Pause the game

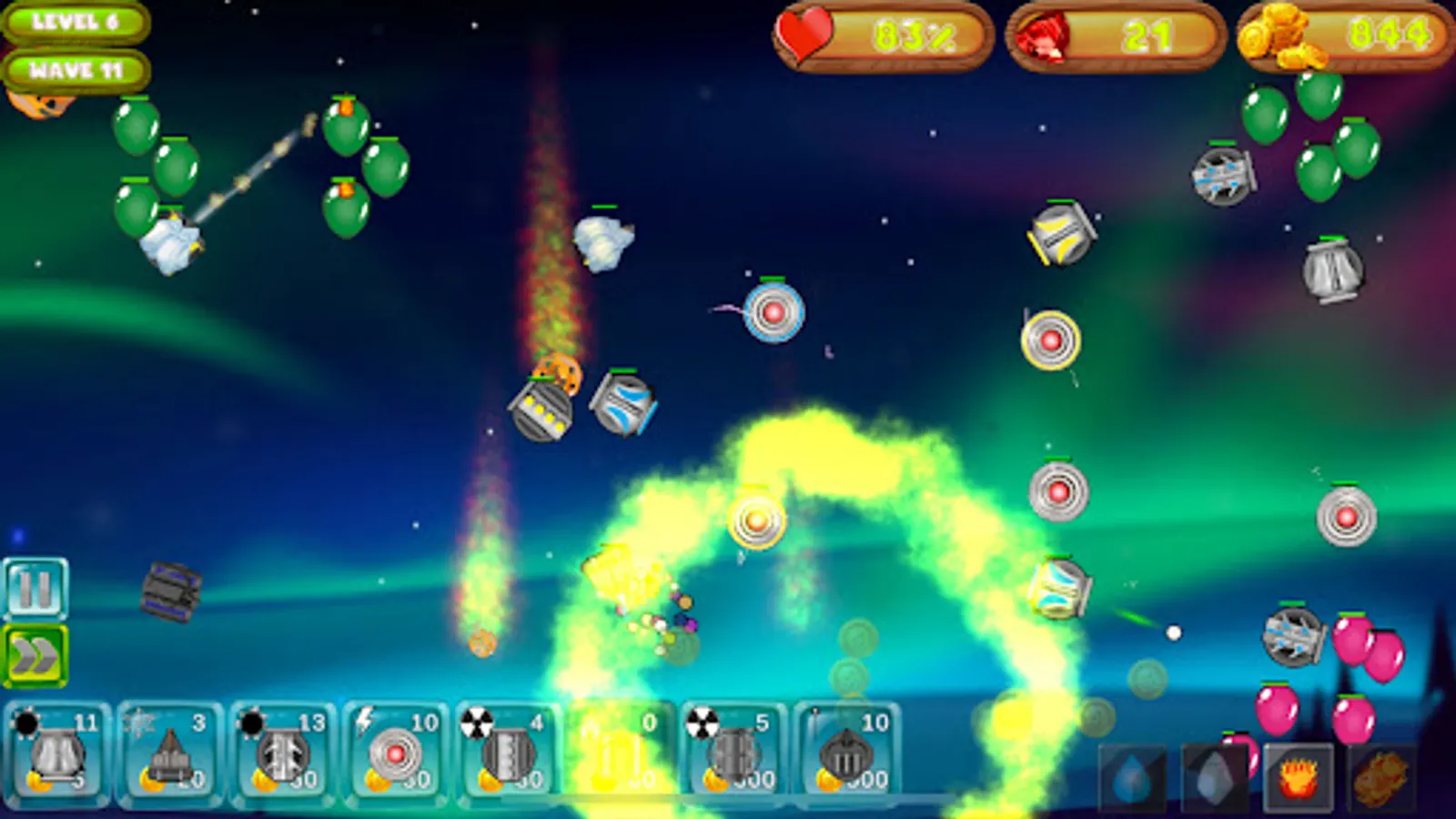pyautogui.click(x=35, y=588)
